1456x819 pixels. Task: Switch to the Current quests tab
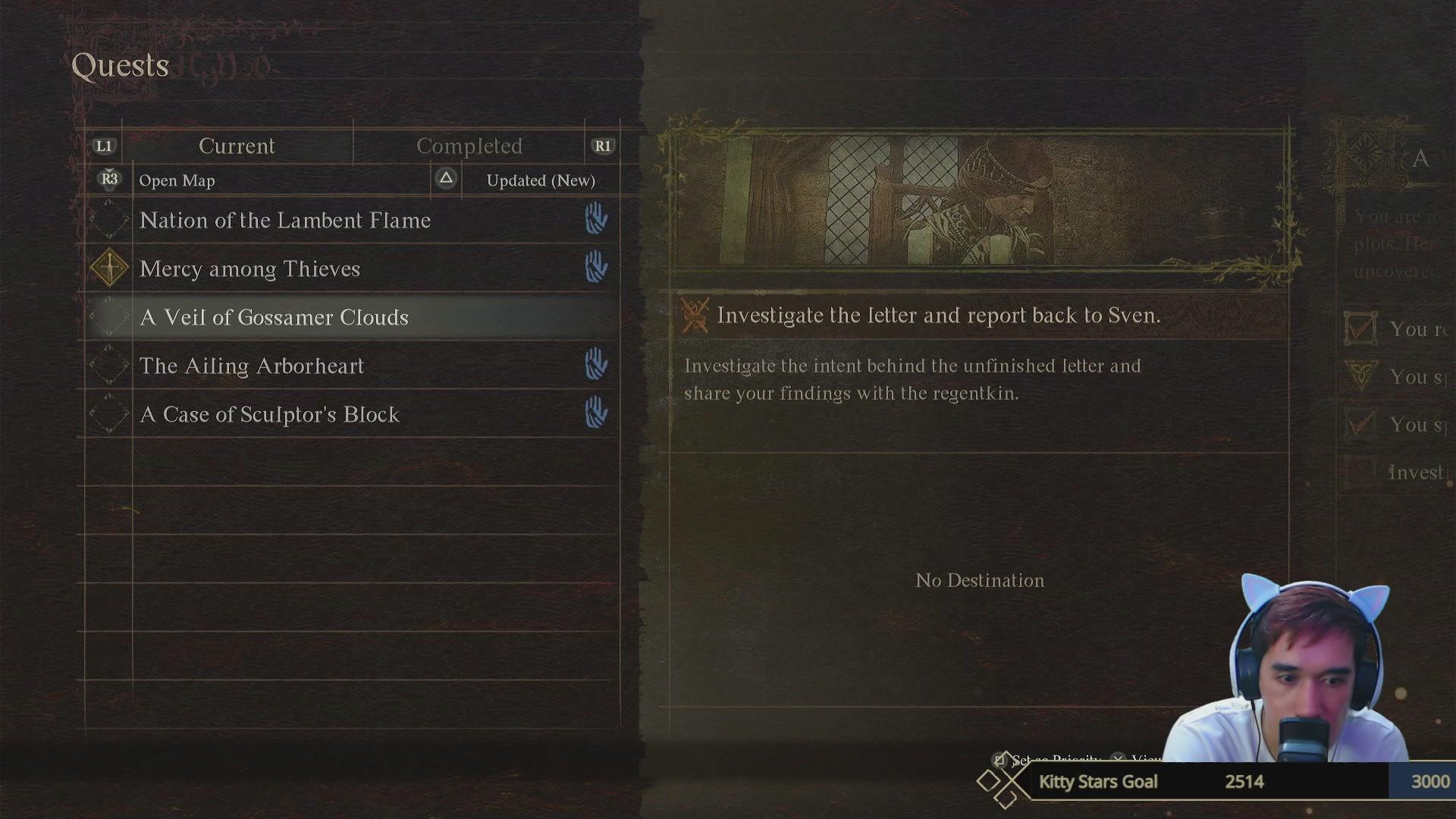pos(237,146)
